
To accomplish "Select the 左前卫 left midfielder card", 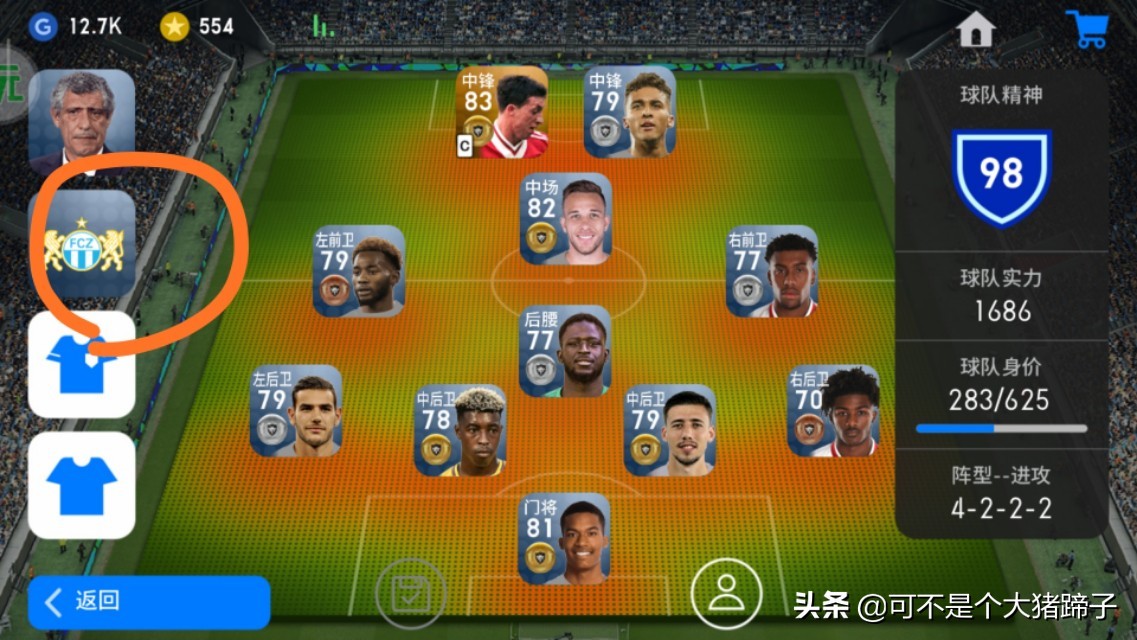I will pos(359,271).
